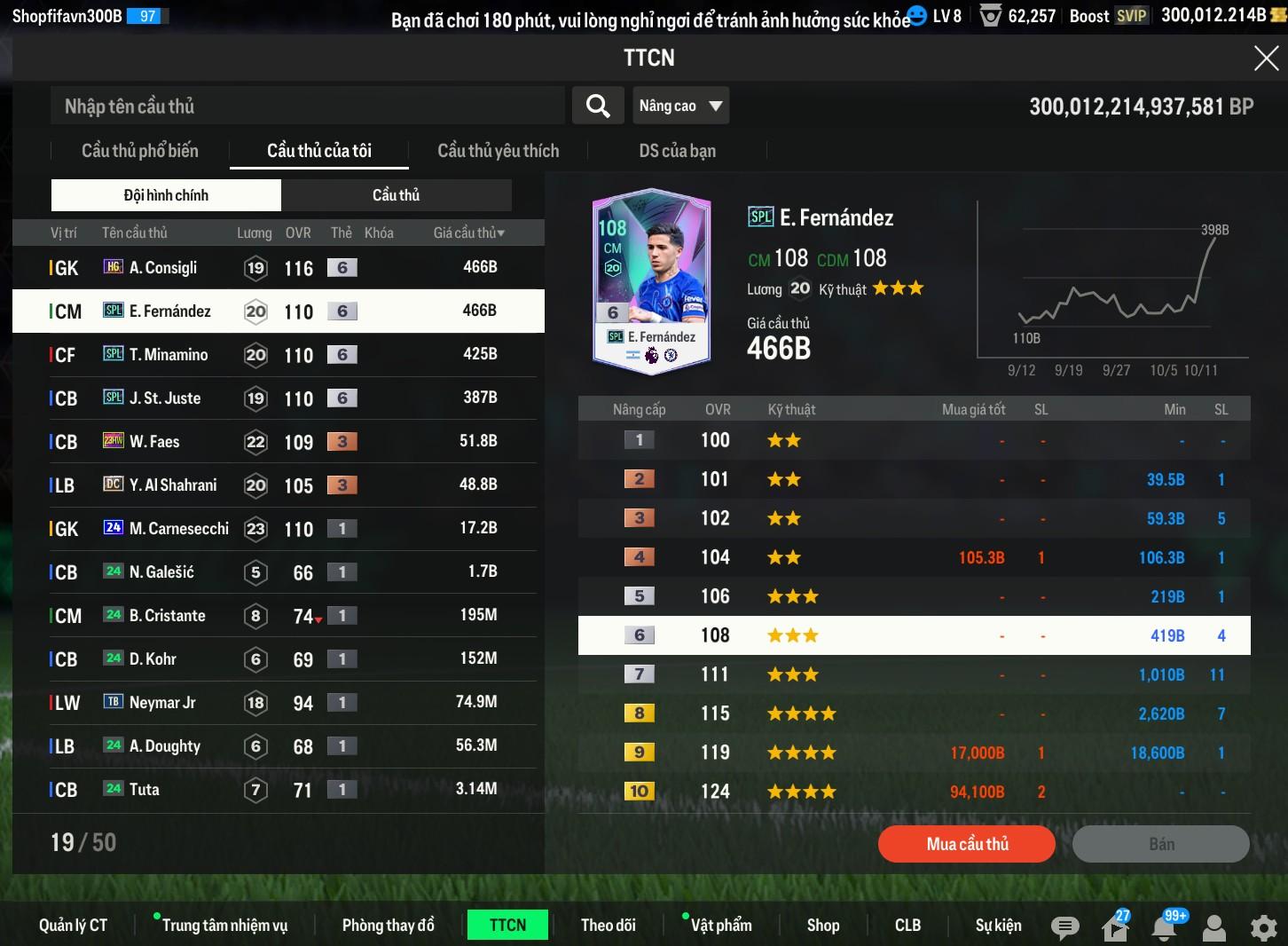This screenshot has height=946, width=1288.
Task: Open the Shop menu
Action: point(822,925)
